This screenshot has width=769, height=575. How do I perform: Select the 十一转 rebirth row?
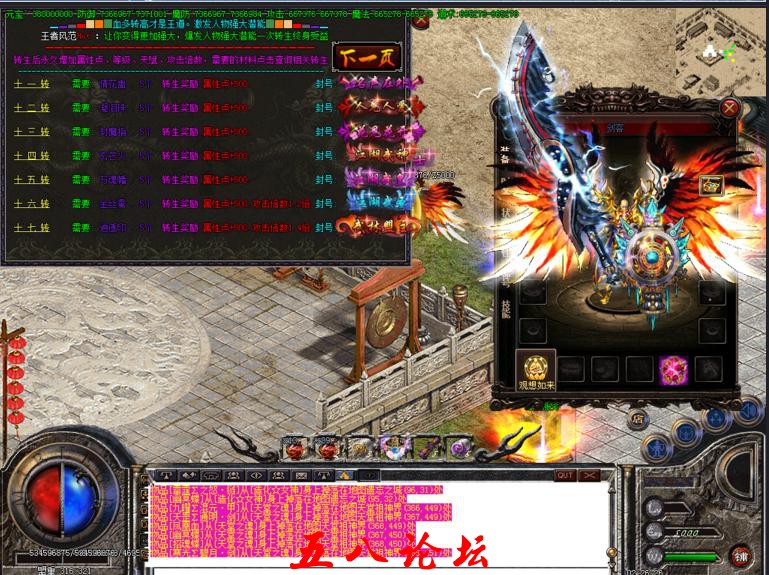(31, 84)
